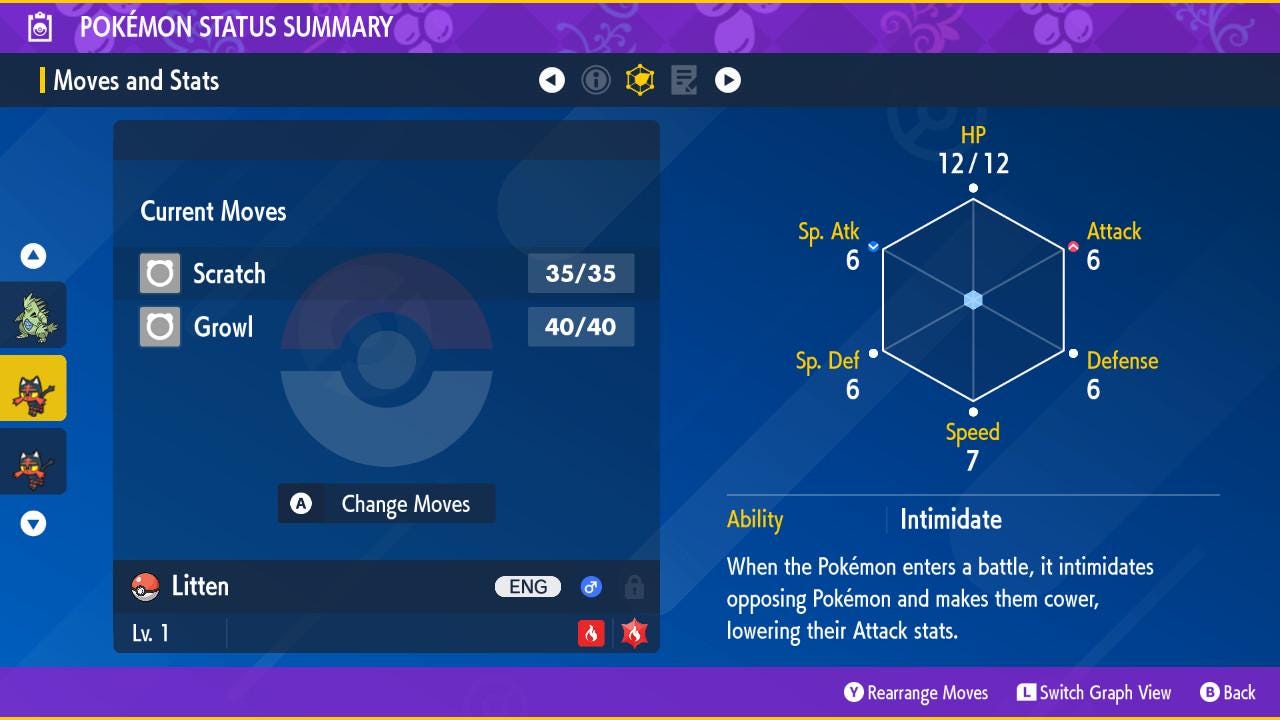Open the memo notes tab icon
The height and width of the screenshot is (720, 1280).
click(684, 80)
